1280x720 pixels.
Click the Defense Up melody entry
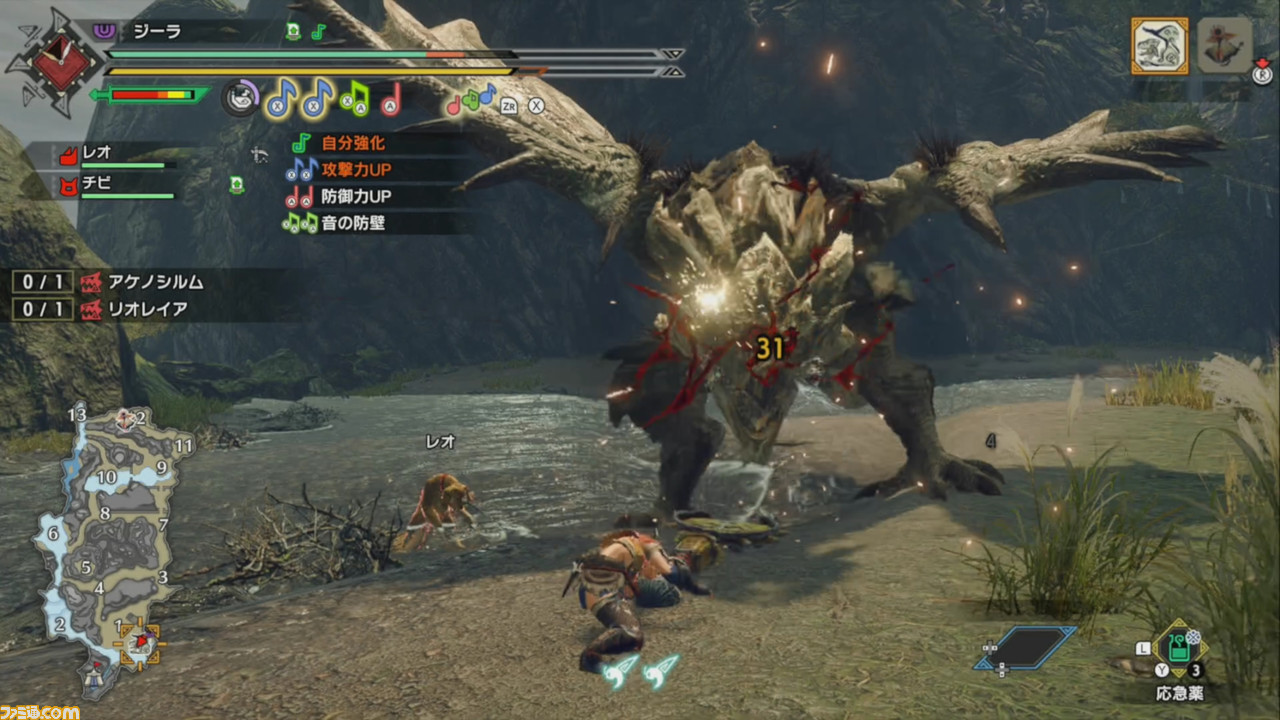coord(338,197)
